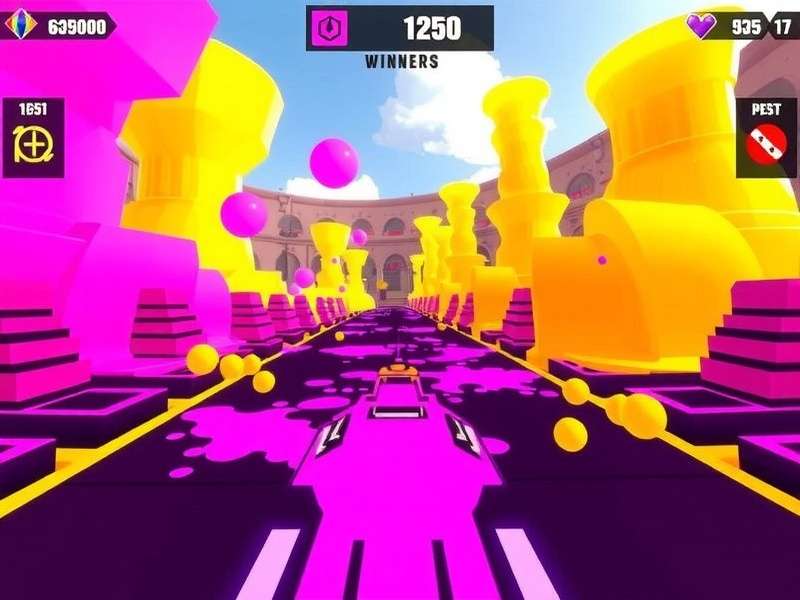Viewport: 800px width, 600px height.
Task: Select the rainbow gem currency icon
Action: (x=22, y=25)
